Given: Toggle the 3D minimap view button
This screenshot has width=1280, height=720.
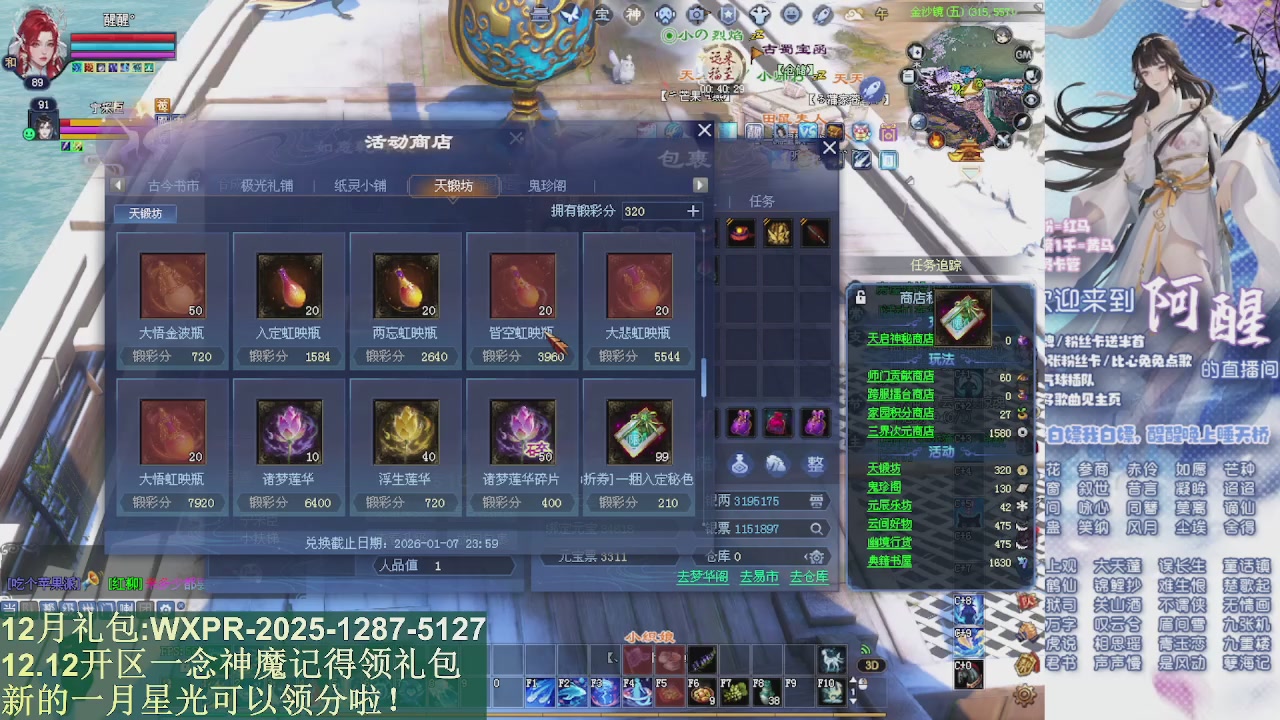Looking at the screenshot, I should tap(872, 664).
